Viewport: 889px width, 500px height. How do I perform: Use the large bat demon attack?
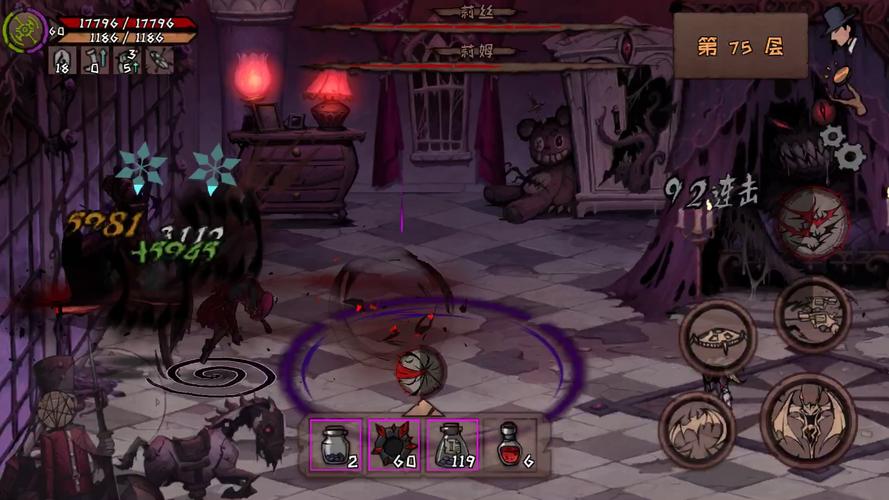tap(808, 420)
